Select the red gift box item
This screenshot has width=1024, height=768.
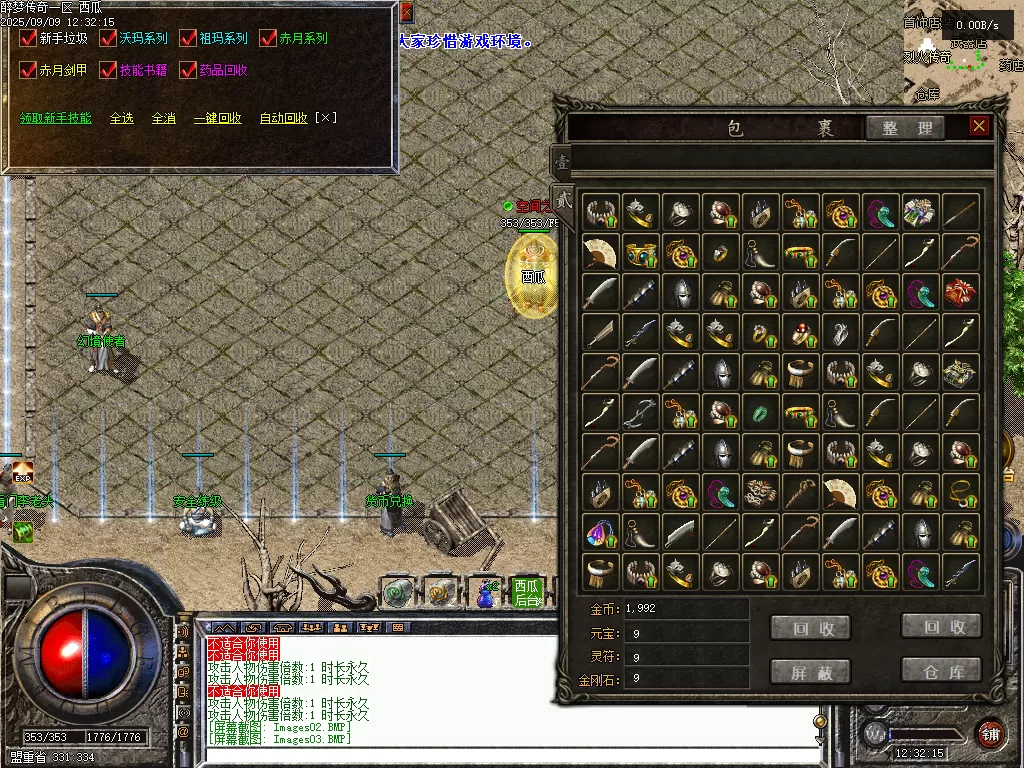pyautogui.click(x=961, y=292)
